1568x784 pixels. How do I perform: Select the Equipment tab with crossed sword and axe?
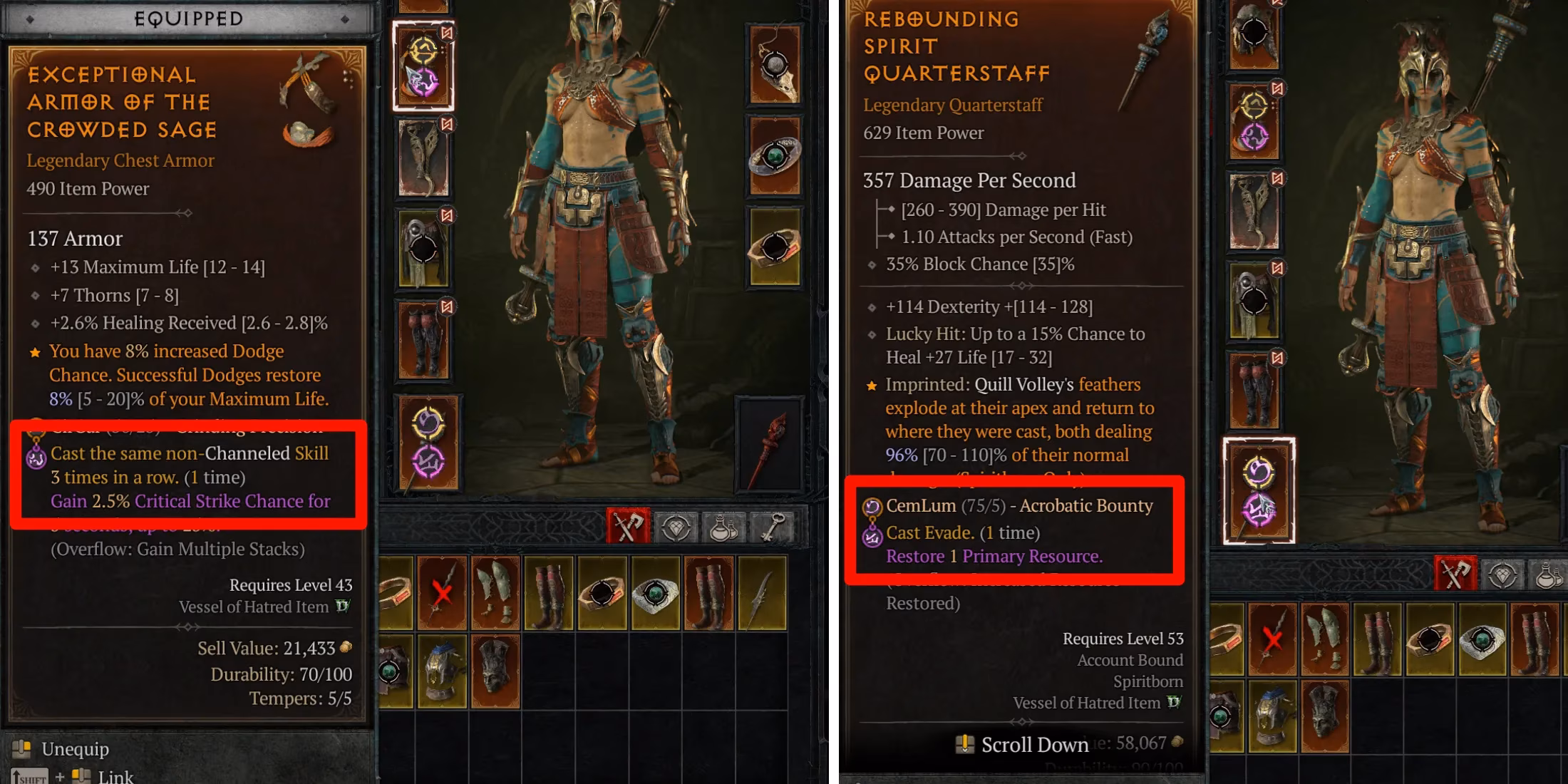(x=626, y=525)
